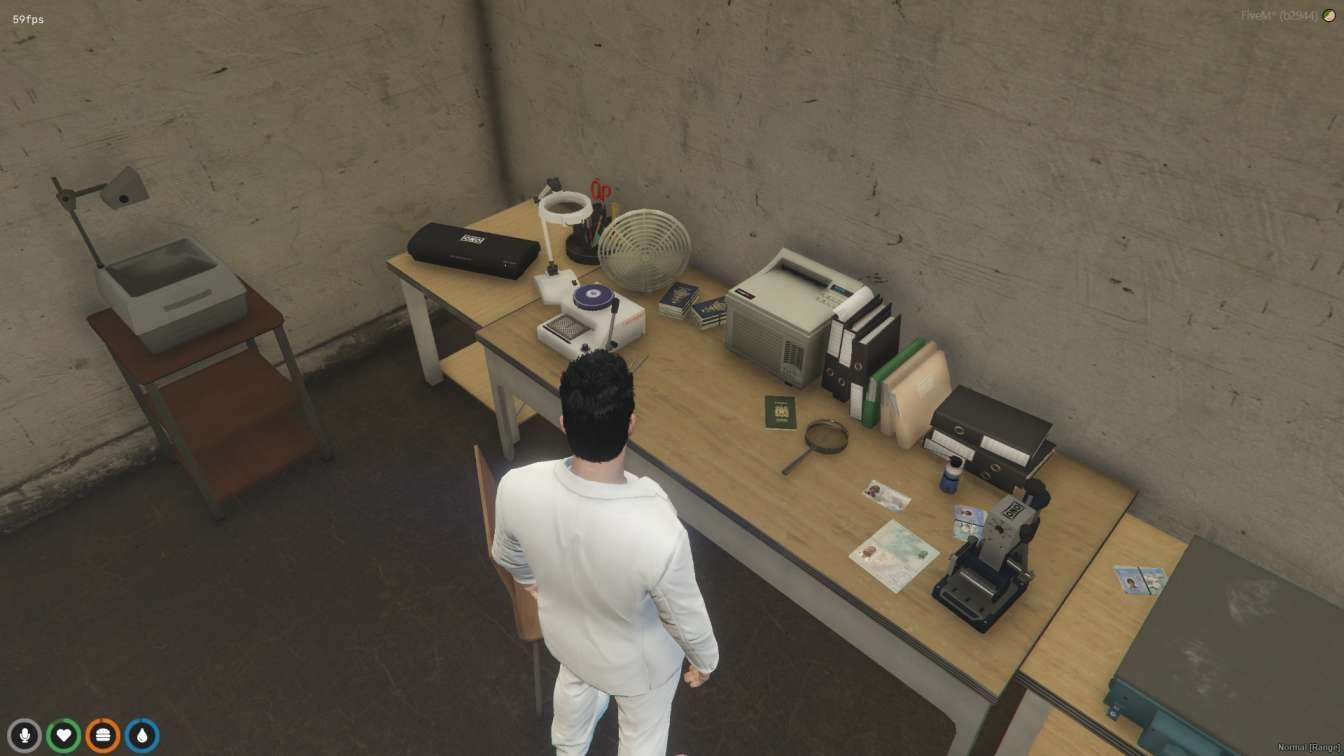Open the orange burger hunger icon
The width and height of the screenshot is (1344, 756).
pos(102,736)
